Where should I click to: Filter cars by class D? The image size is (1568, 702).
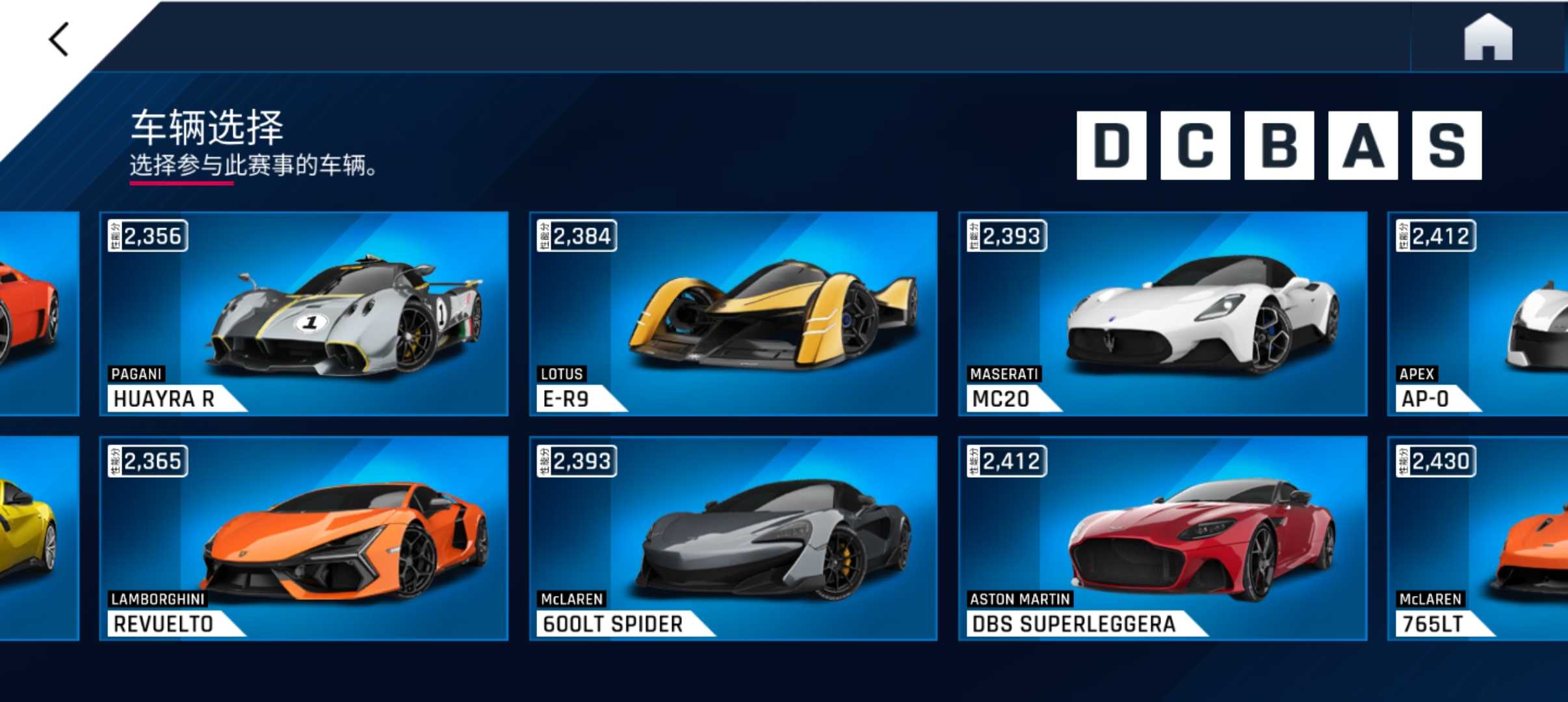click(x=1111, y=145)
